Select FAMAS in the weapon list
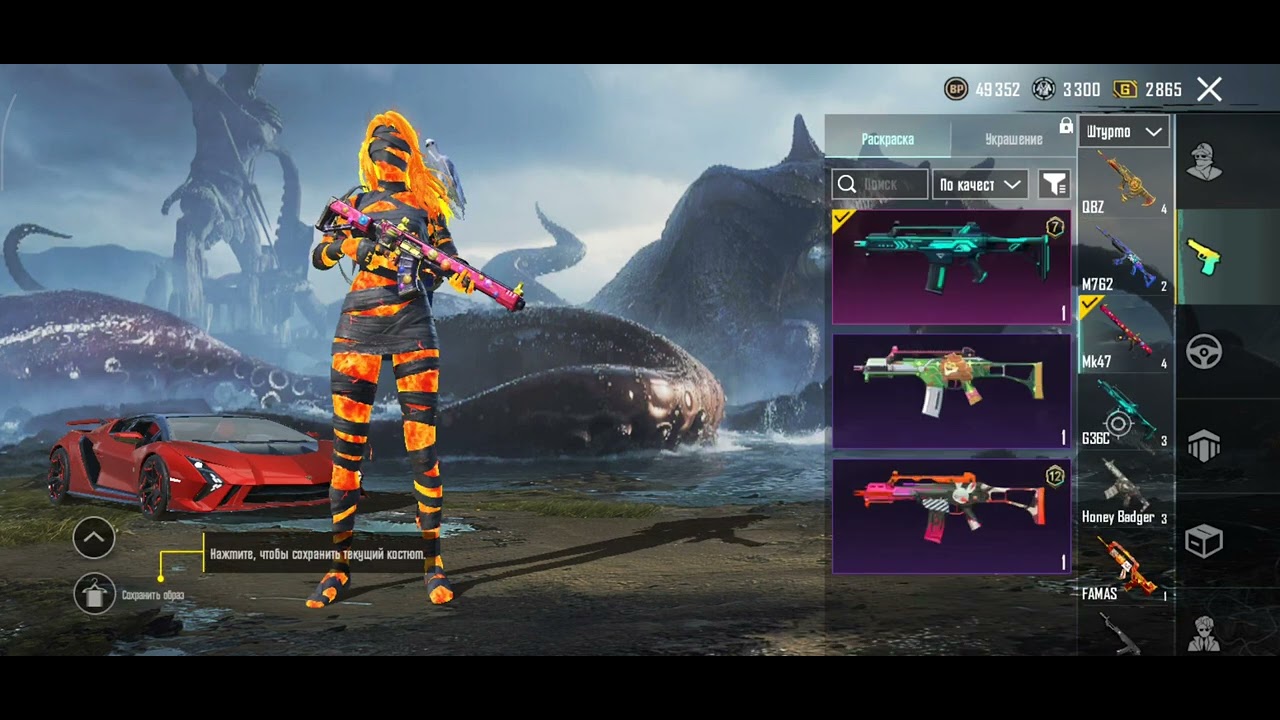 (1125, 565)
